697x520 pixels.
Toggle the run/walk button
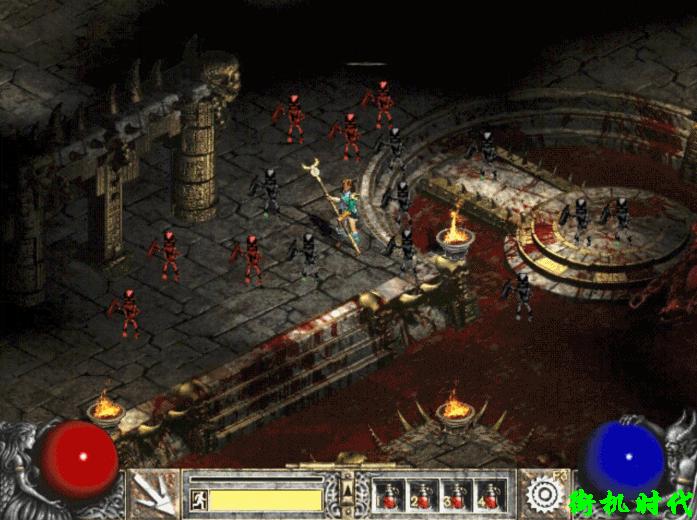(x=197, y=499)
